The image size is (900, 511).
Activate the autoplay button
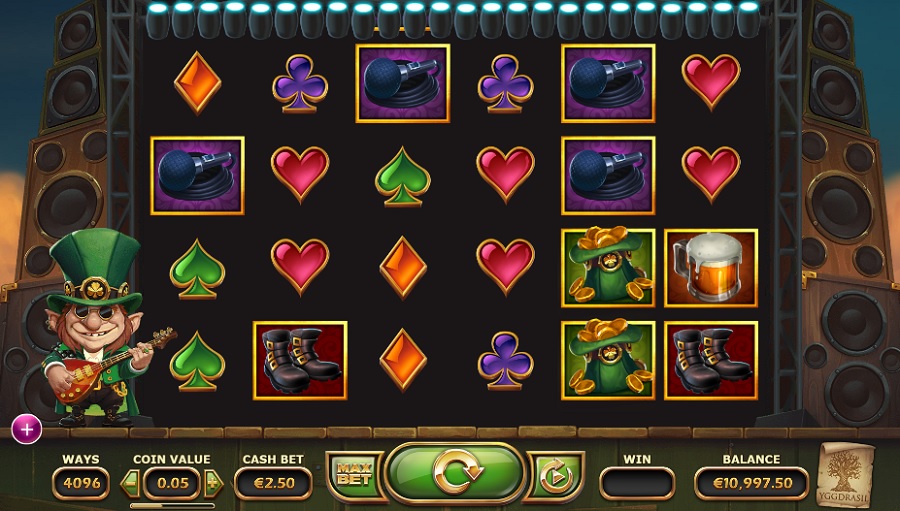[553, 476]
